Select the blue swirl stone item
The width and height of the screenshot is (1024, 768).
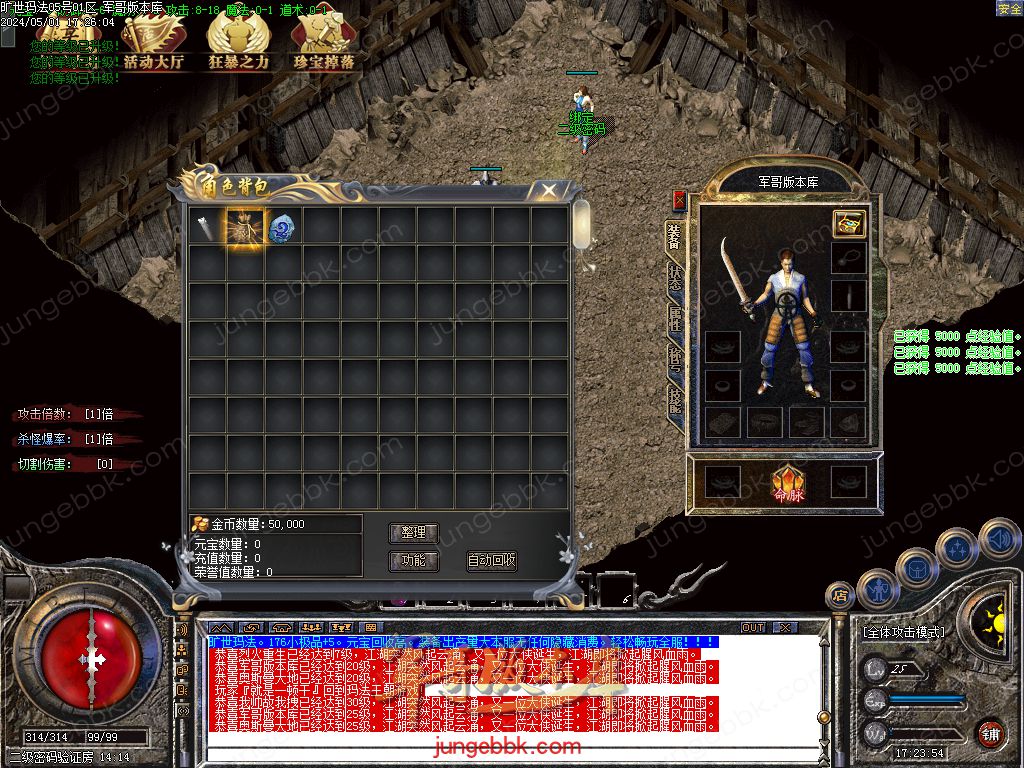[282, 228]
